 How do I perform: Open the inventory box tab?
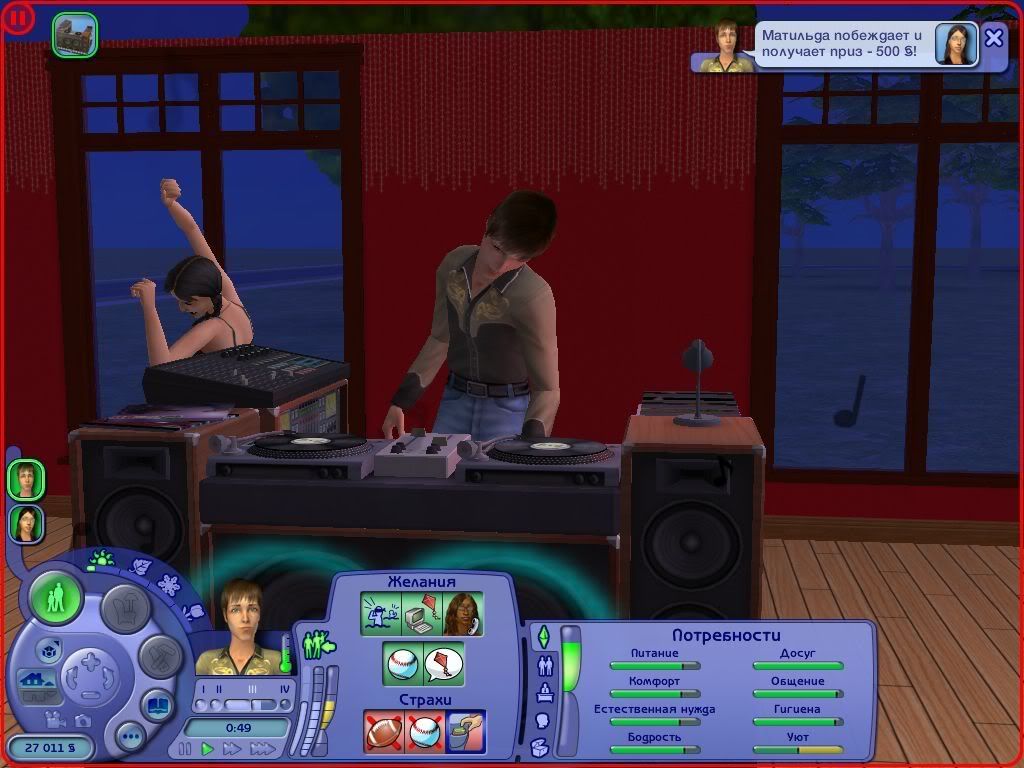540,746
